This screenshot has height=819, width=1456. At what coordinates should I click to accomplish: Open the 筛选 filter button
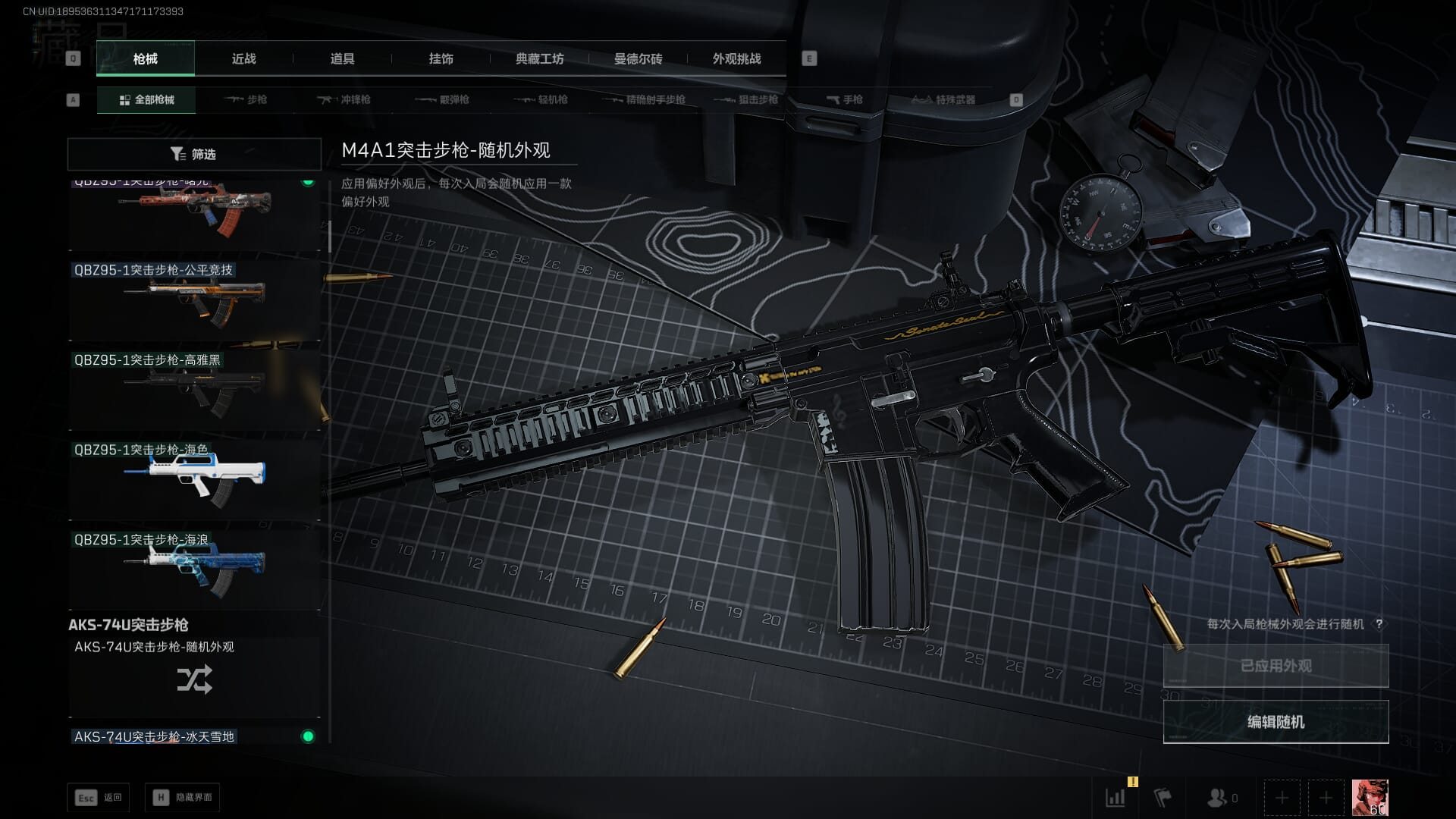point(194,154)
